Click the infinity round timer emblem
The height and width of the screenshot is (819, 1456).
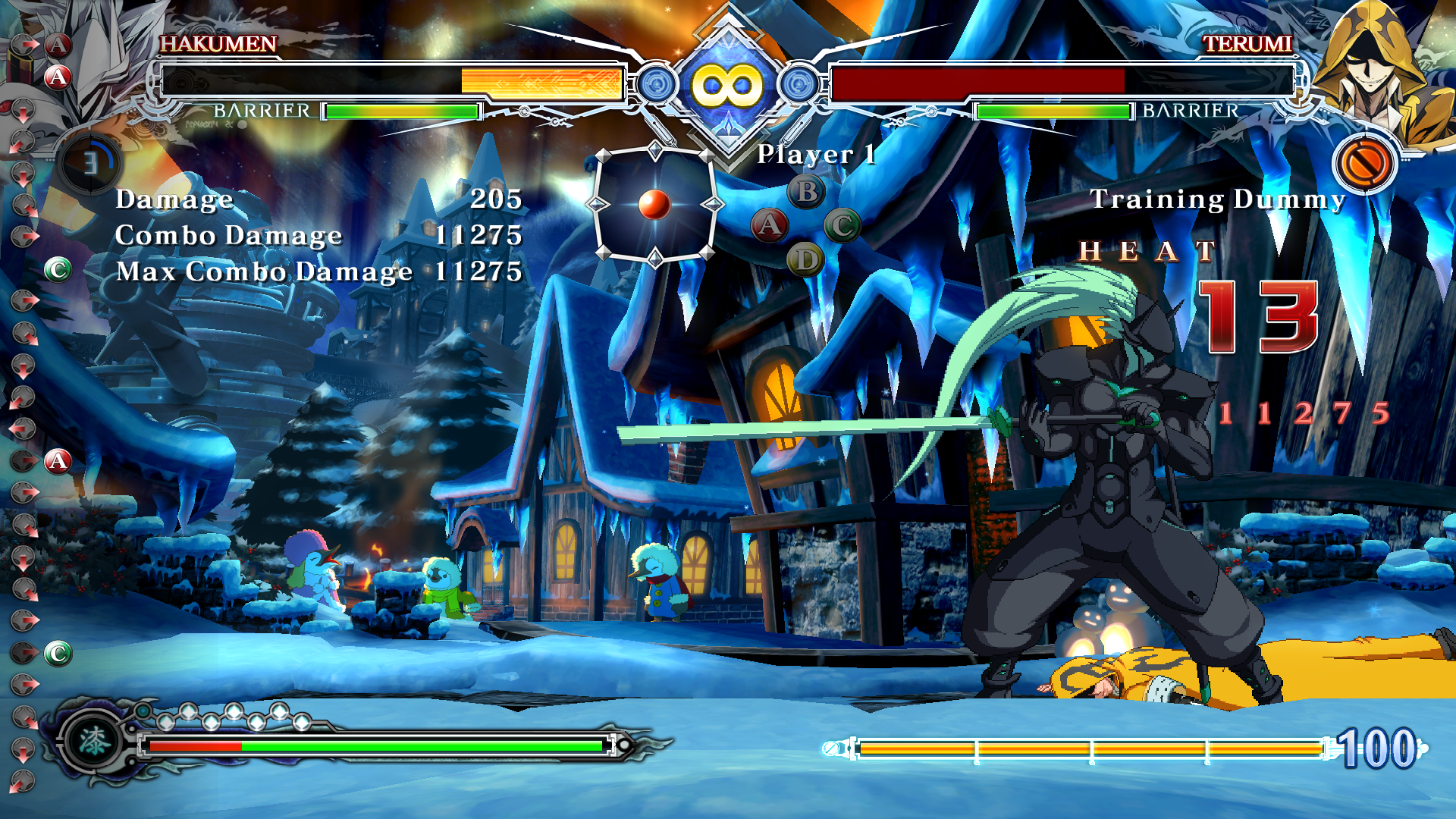[727, 85]
